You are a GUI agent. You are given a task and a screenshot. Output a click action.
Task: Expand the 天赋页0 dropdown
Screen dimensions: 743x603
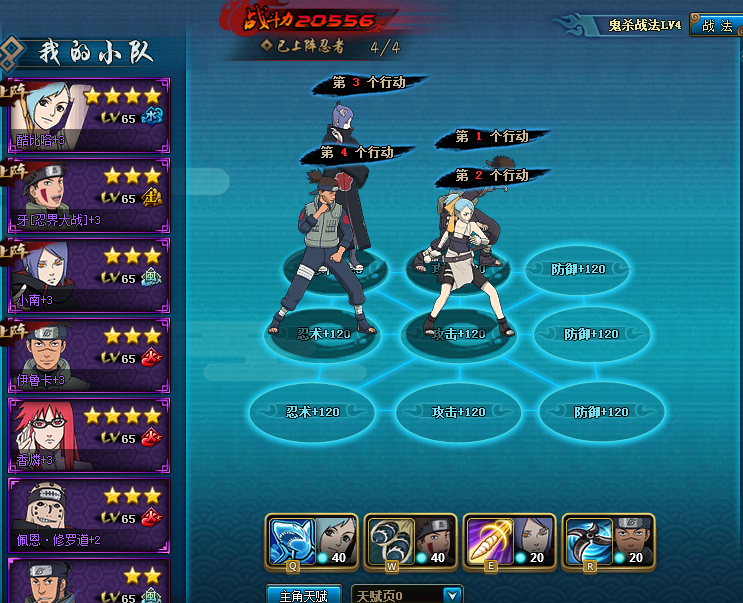pos(453,595)
